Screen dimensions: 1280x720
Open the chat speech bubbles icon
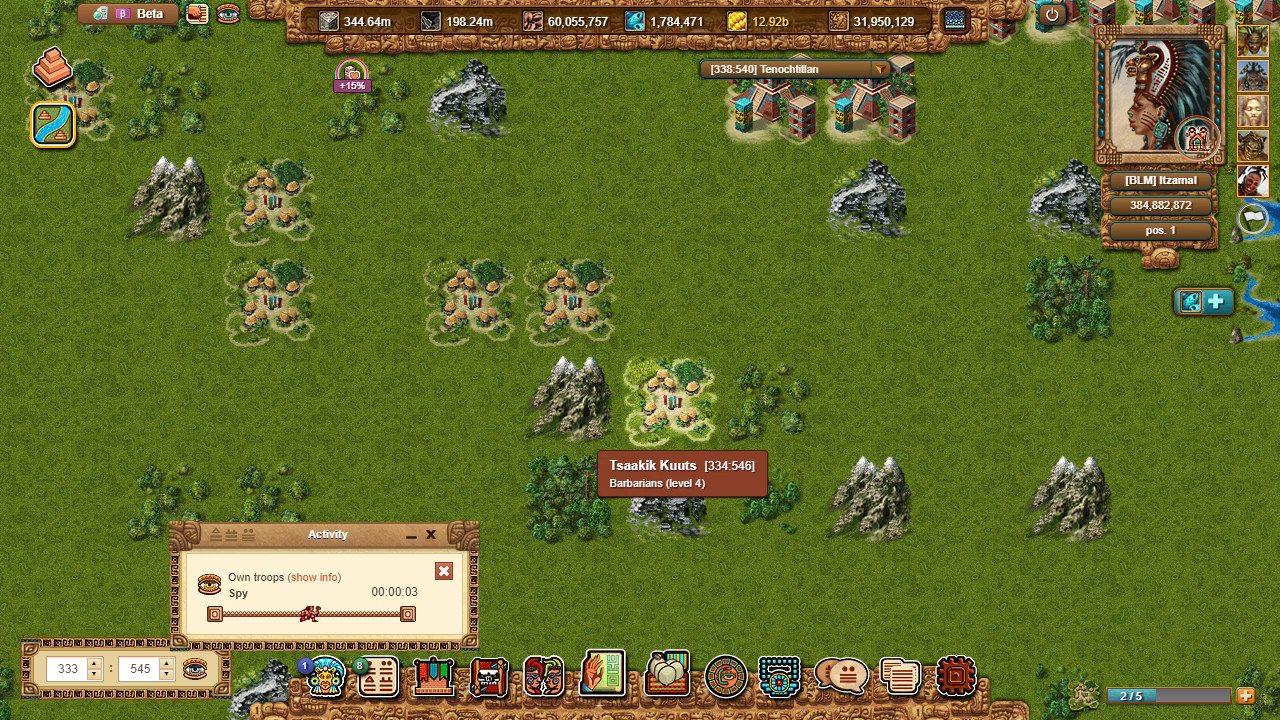coord(838,674)
